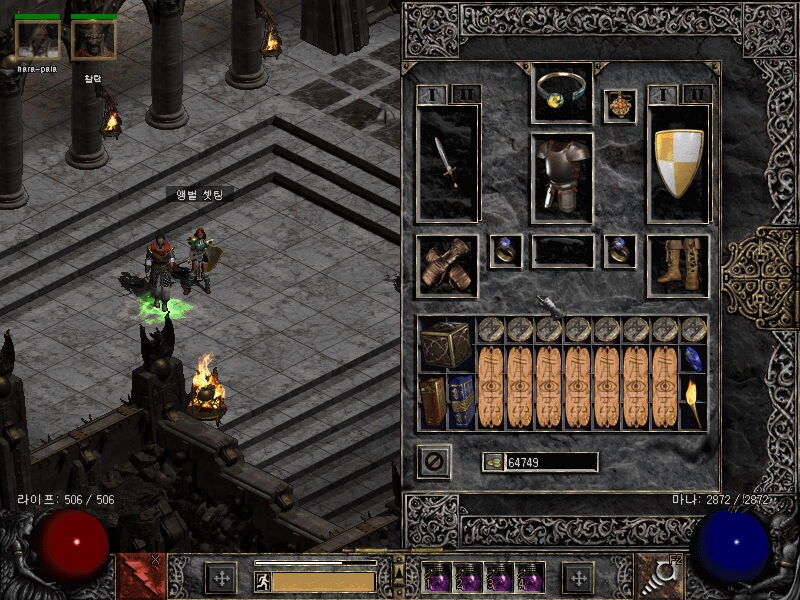The height and width of the screenshot is (600, 800).
Task: Switch to weapon set II above sword
Action: coord(465,94)
